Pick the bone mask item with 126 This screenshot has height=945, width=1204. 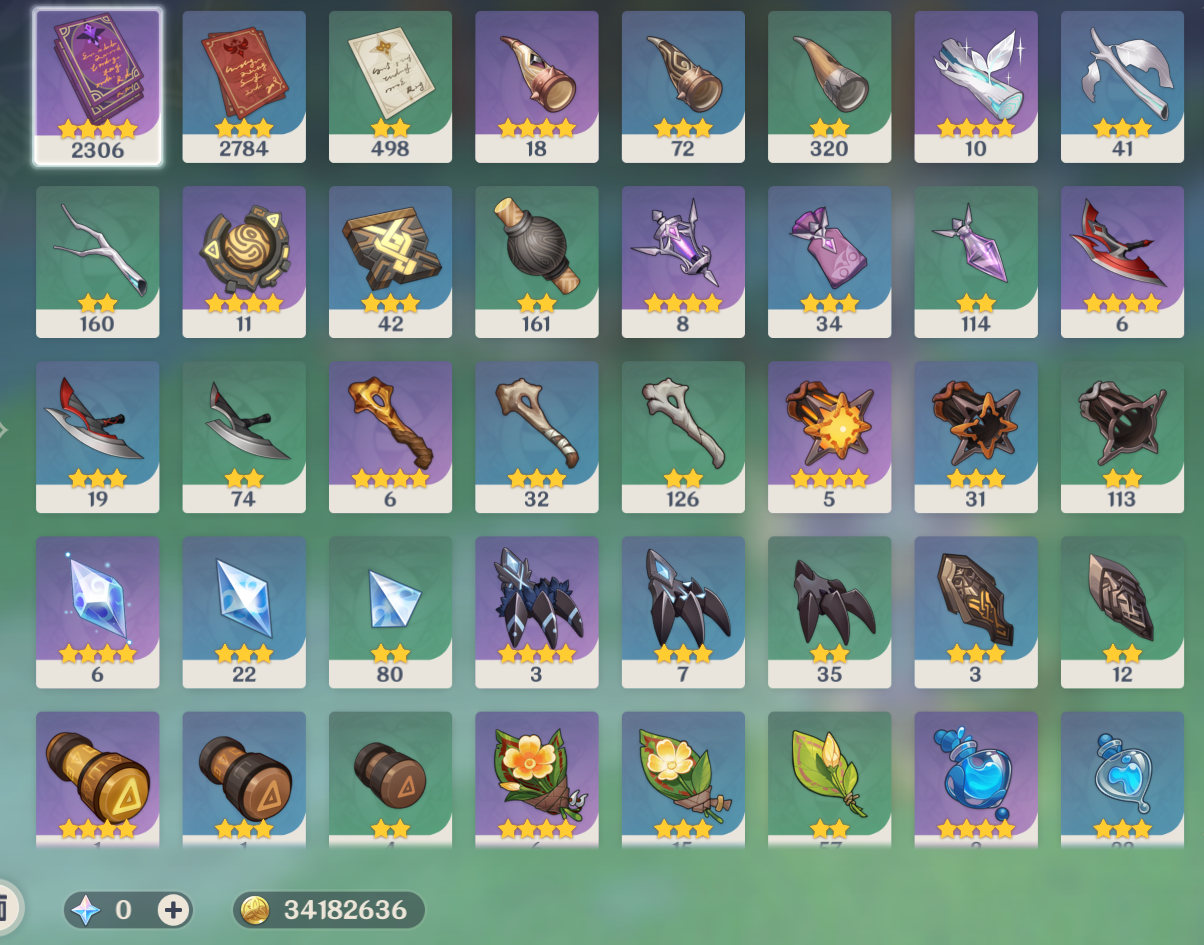click(683, 436)
